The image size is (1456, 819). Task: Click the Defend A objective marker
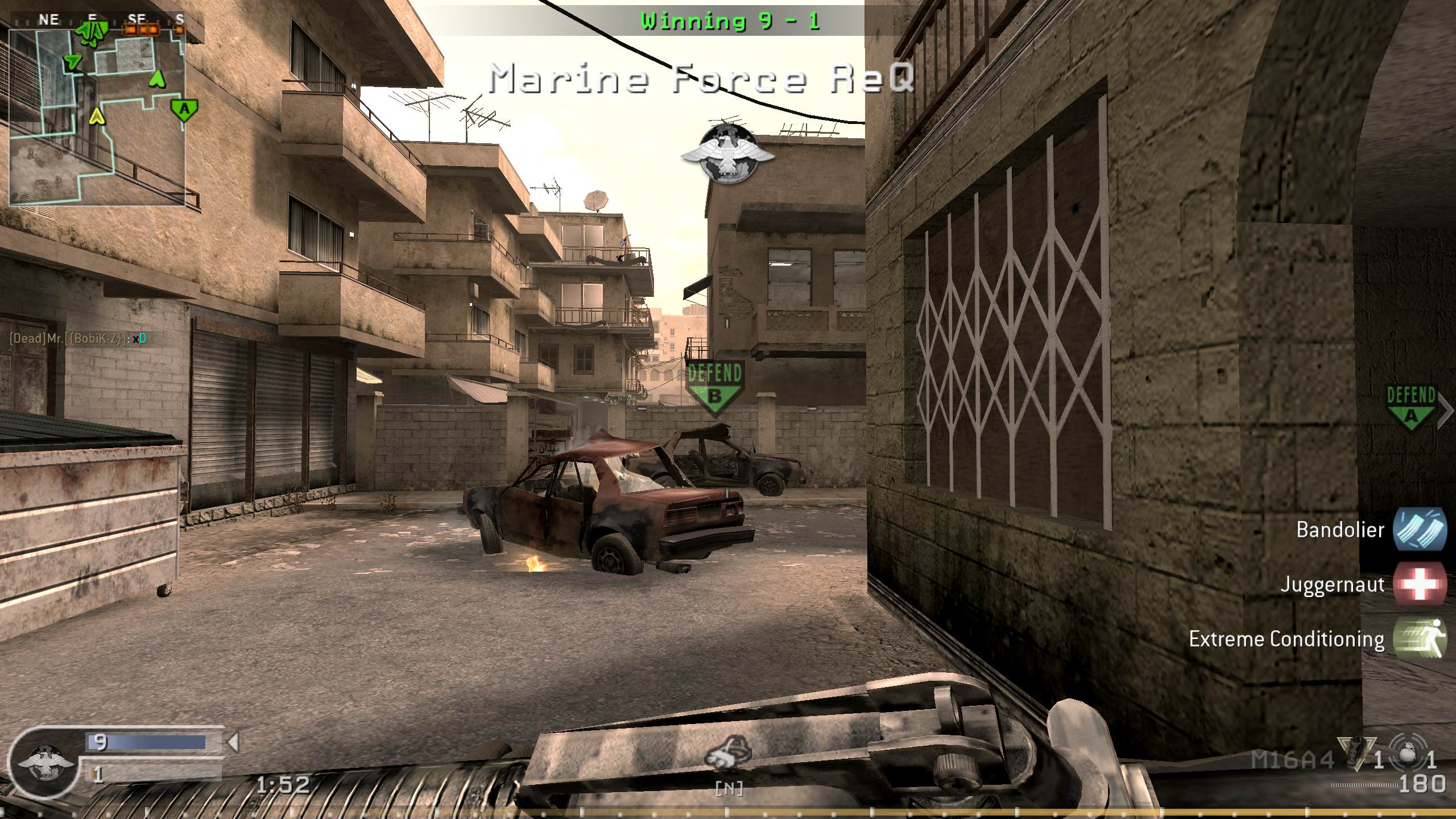pyautogui.click(x=1411, y=407)
